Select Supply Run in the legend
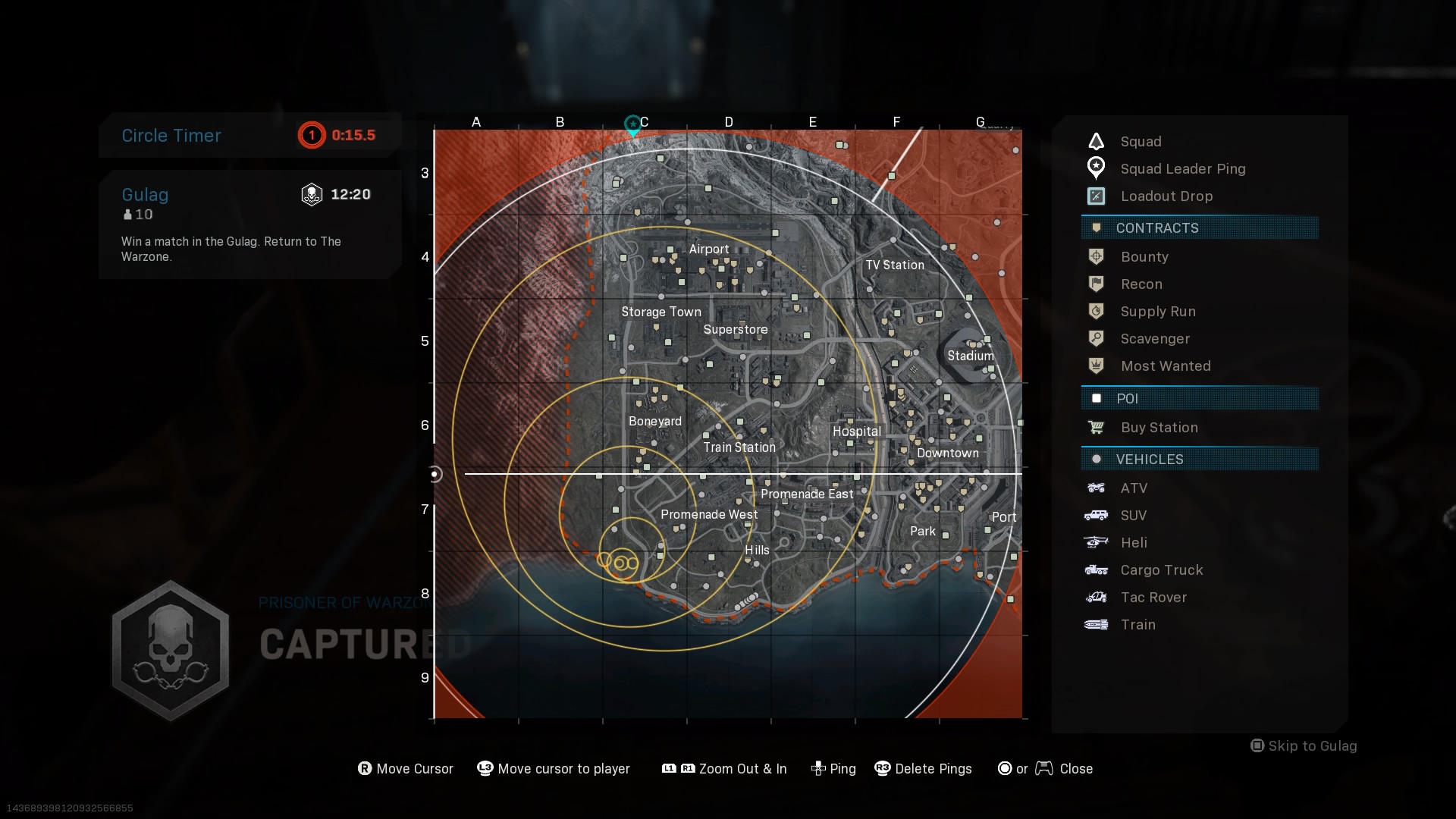This screenshot has width=1456, height=819. (x=1158, y=312)
